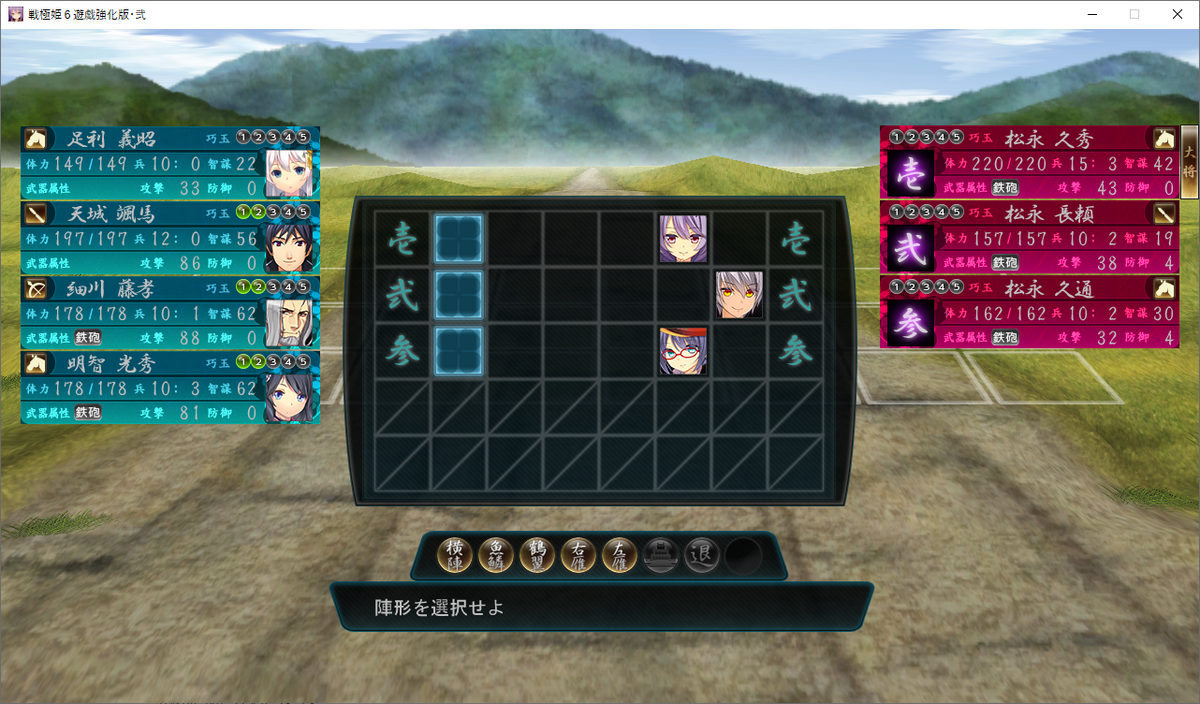Select the 横陣 formation button

pyautogui.click(x=456, y=555)
